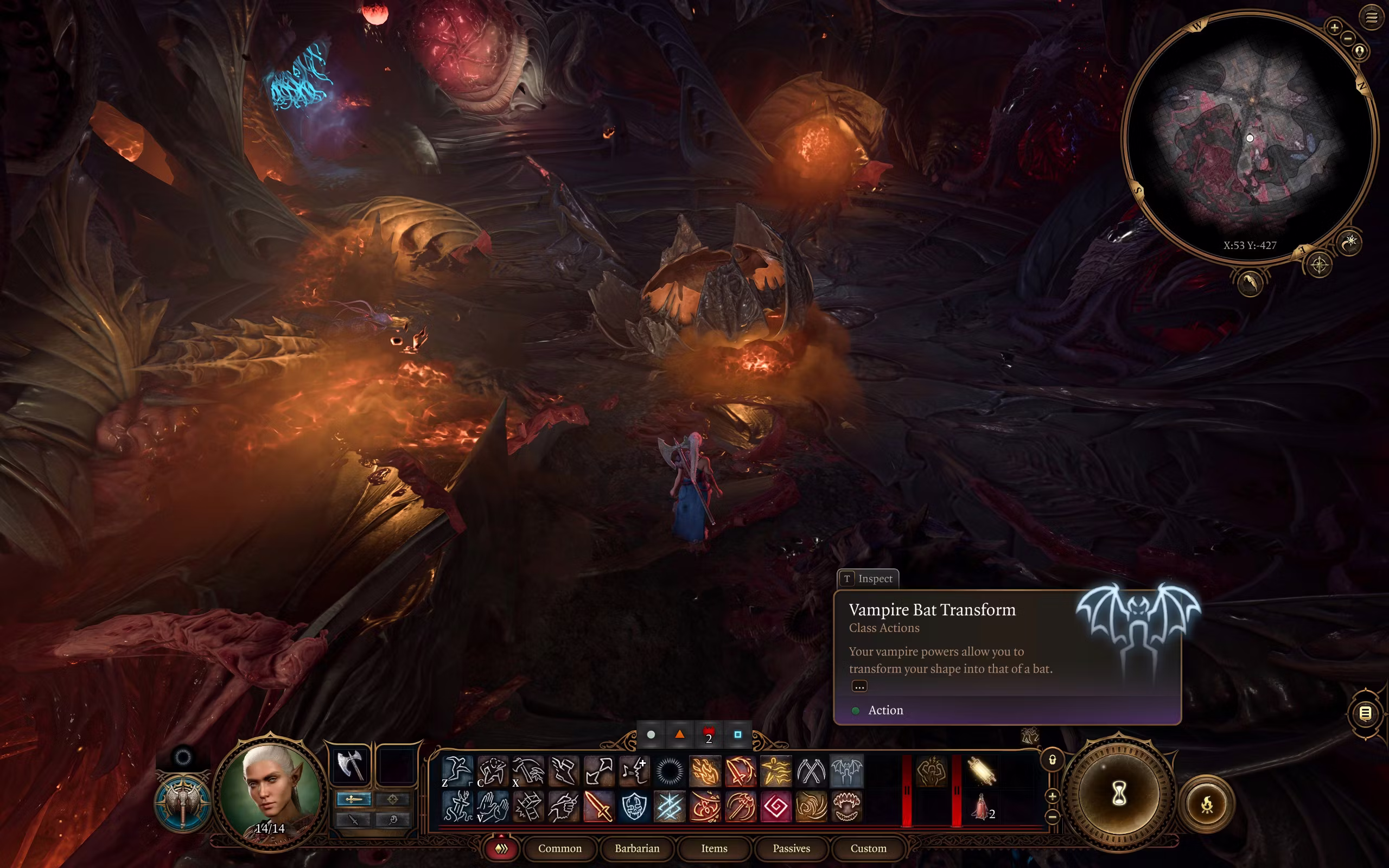Select the Passives hotbar tab
1389x868 pixels.
pos(791,848)
